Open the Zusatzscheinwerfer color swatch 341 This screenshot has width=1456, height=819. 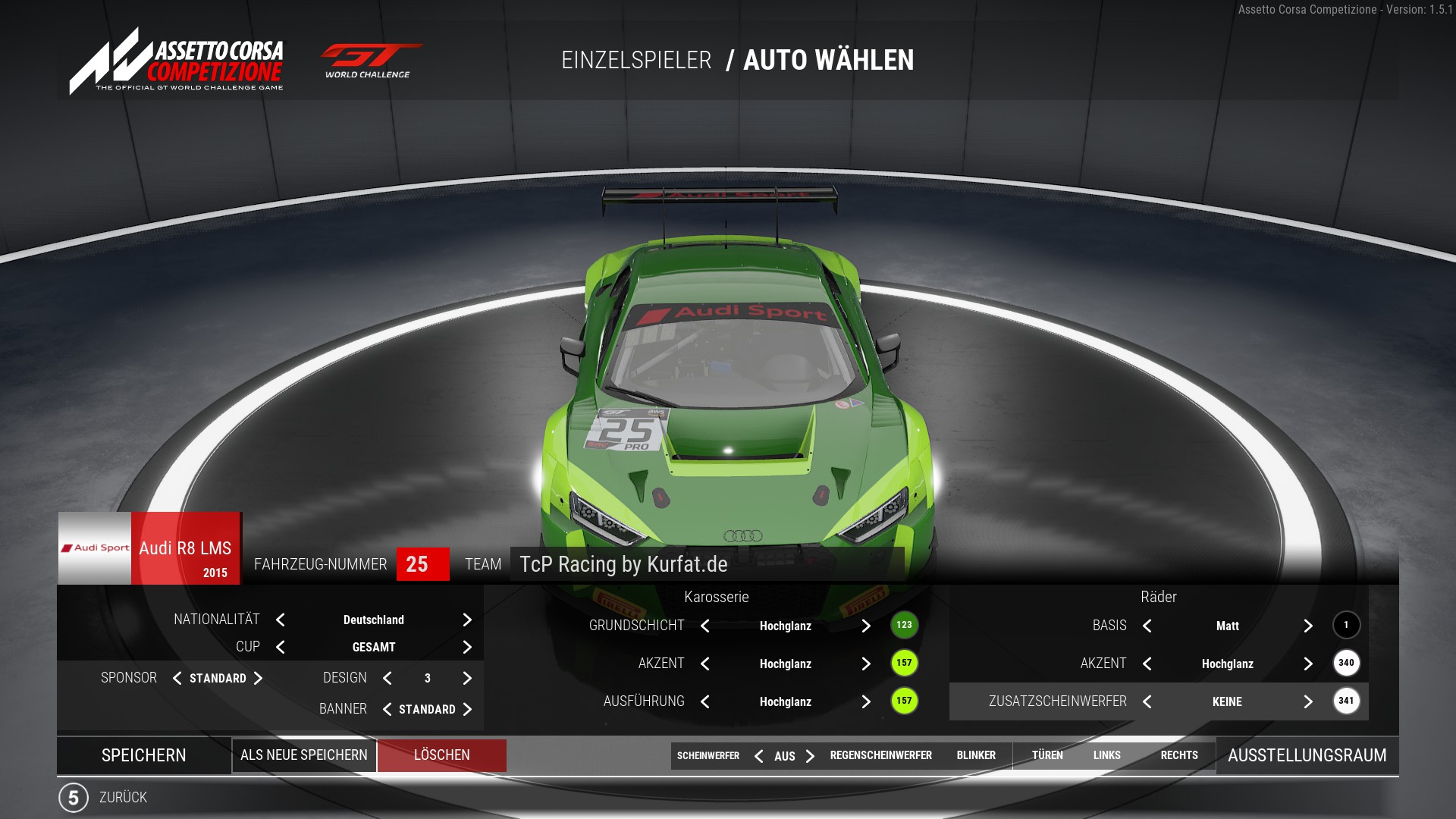click(1346, 701)
